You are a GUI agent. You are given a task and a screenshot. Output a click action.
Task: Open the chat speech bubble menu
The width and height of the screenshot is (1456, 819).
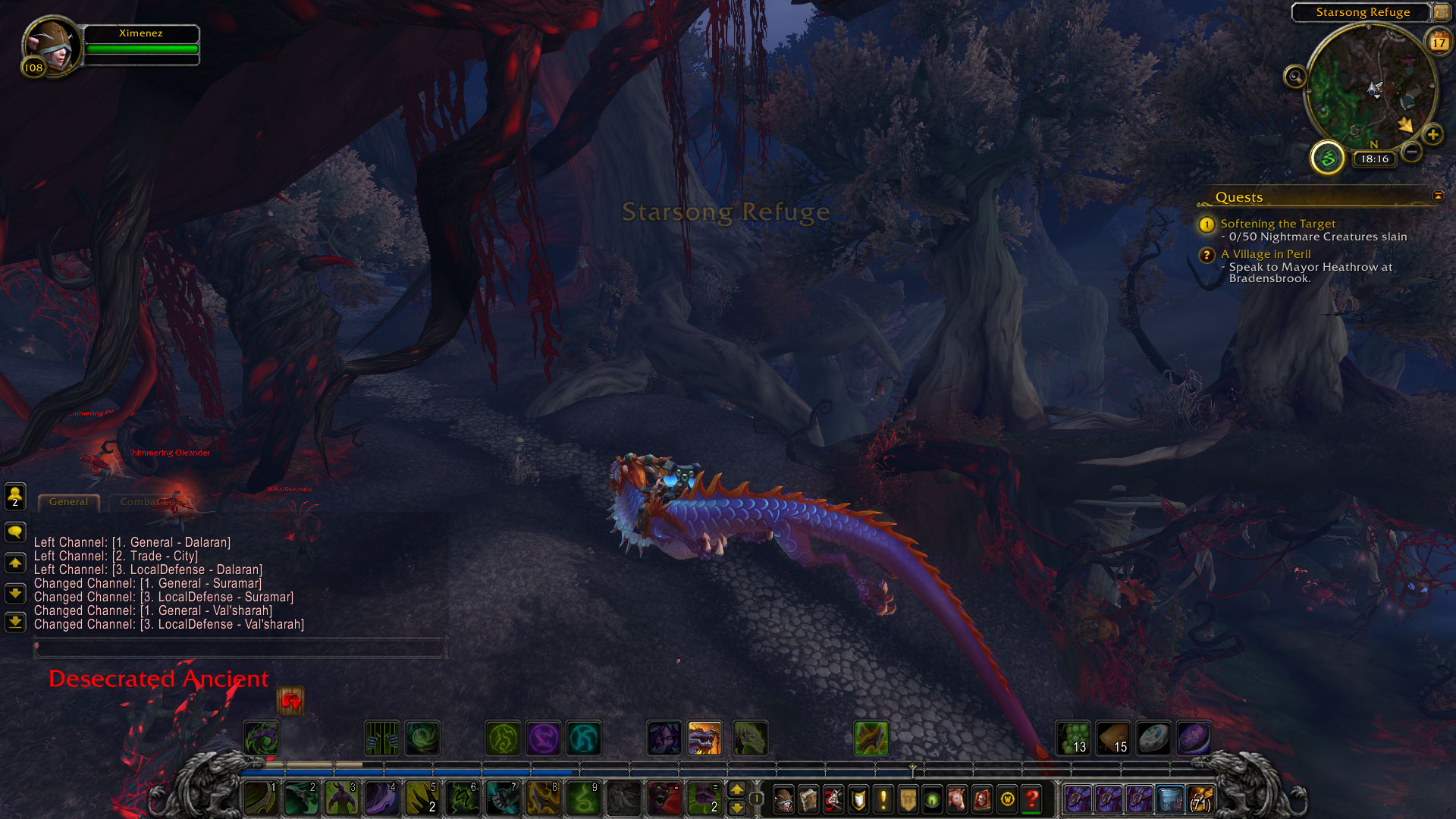15,532
